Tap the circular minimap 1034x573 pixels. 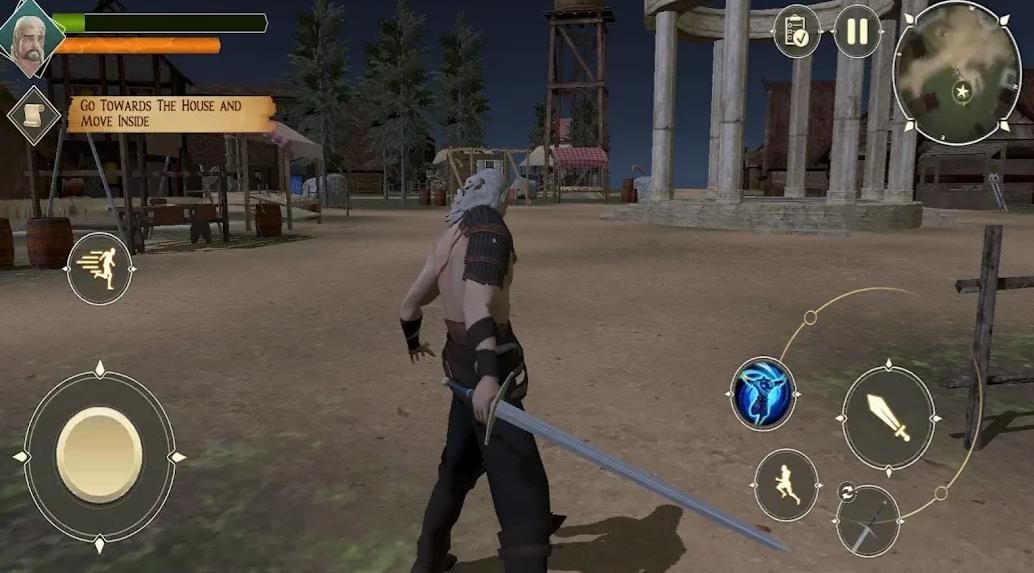(x=956, y=72)
